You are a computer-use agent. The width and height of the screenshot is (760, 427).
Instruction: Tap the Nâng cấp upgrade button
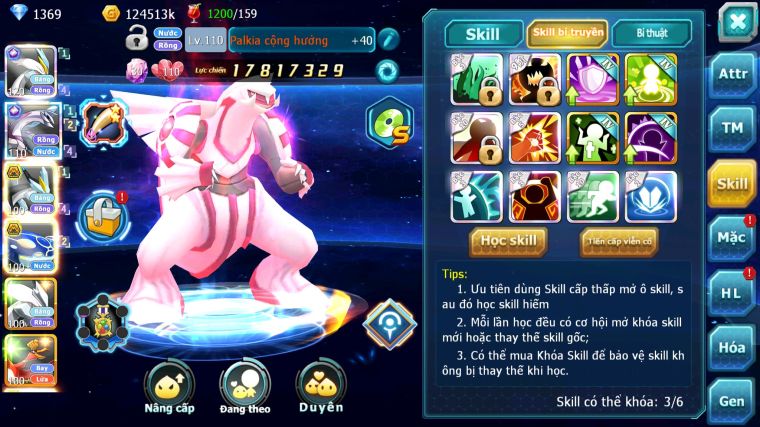pos(169,386)
